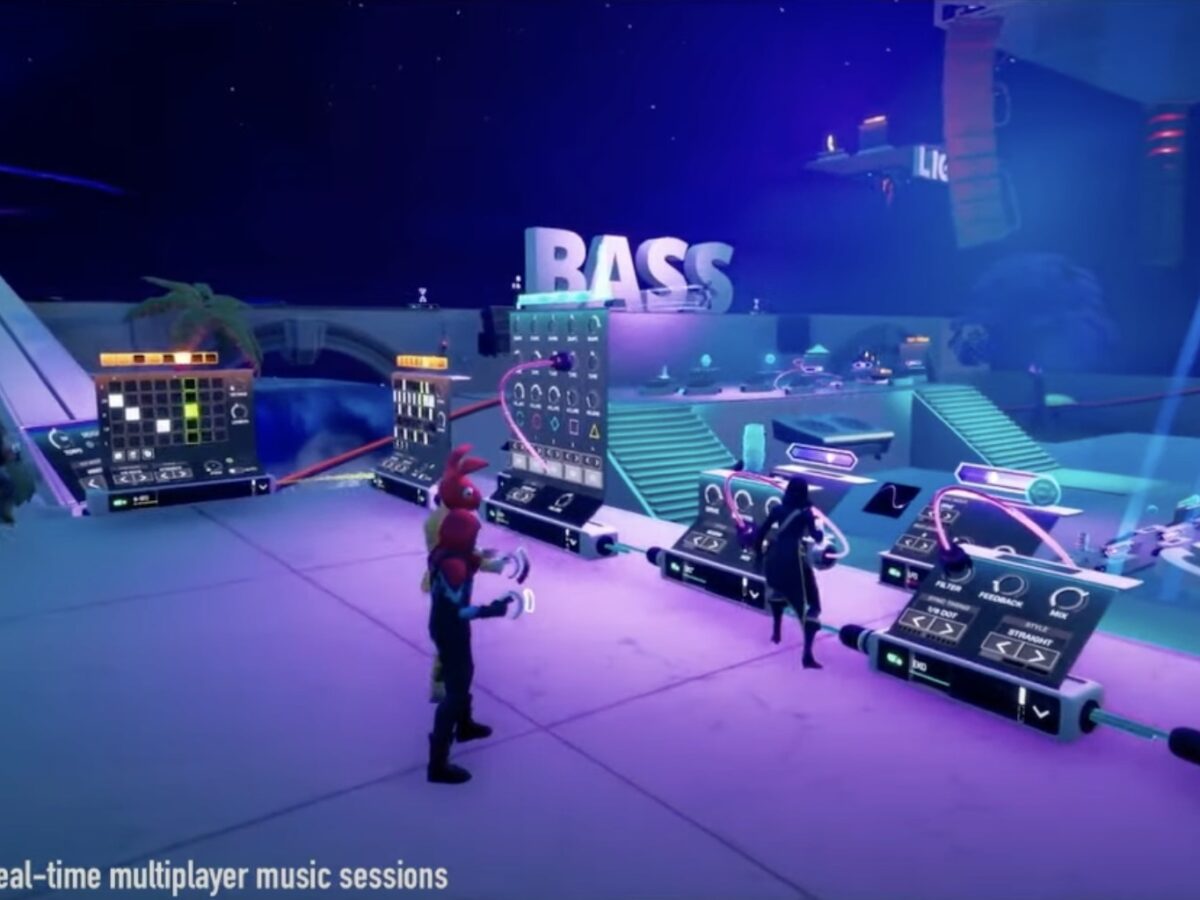
Task: Expand the delay module's checkmark dropdown
Action: click(x=1043, y=713)
